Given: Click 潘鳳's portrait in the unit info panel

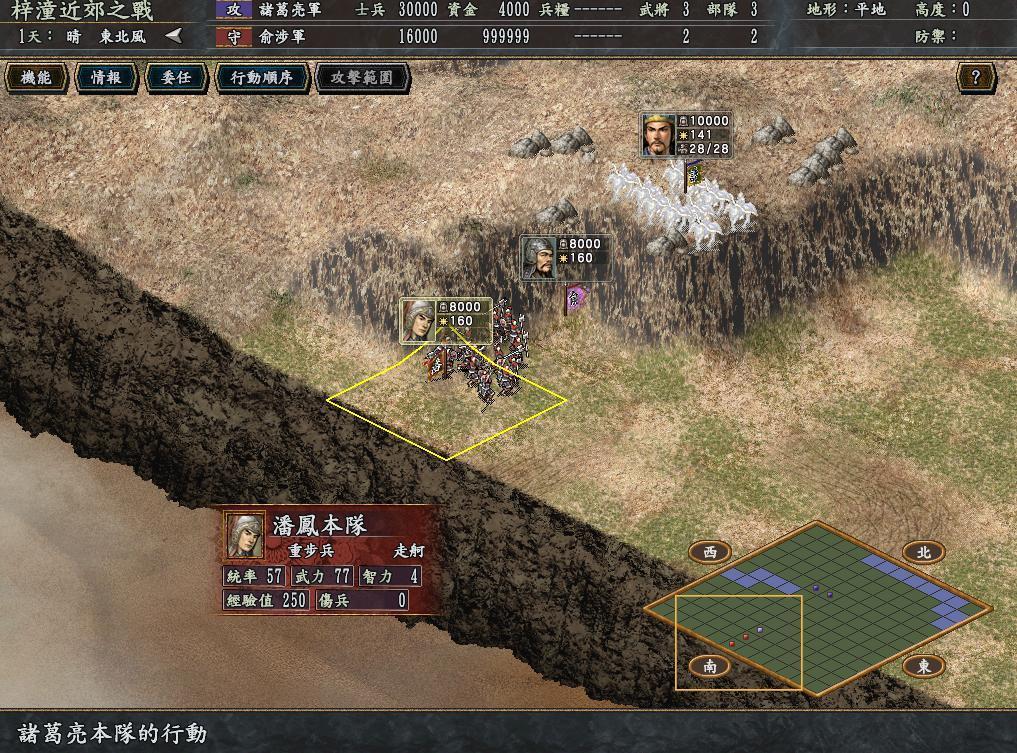Looking at the screenshot, I should click(245, 535).
